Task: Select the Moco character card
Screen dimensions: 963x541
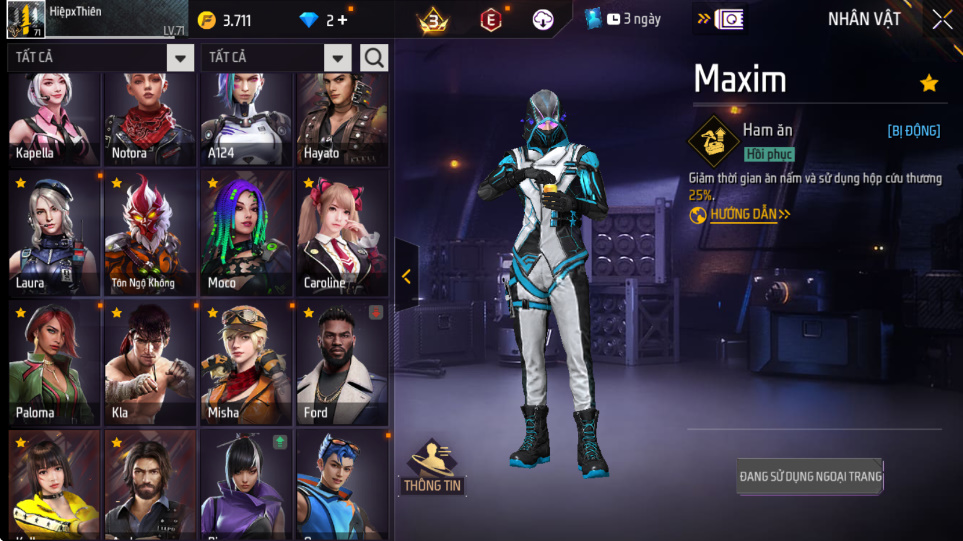Action: pos(246,233)
